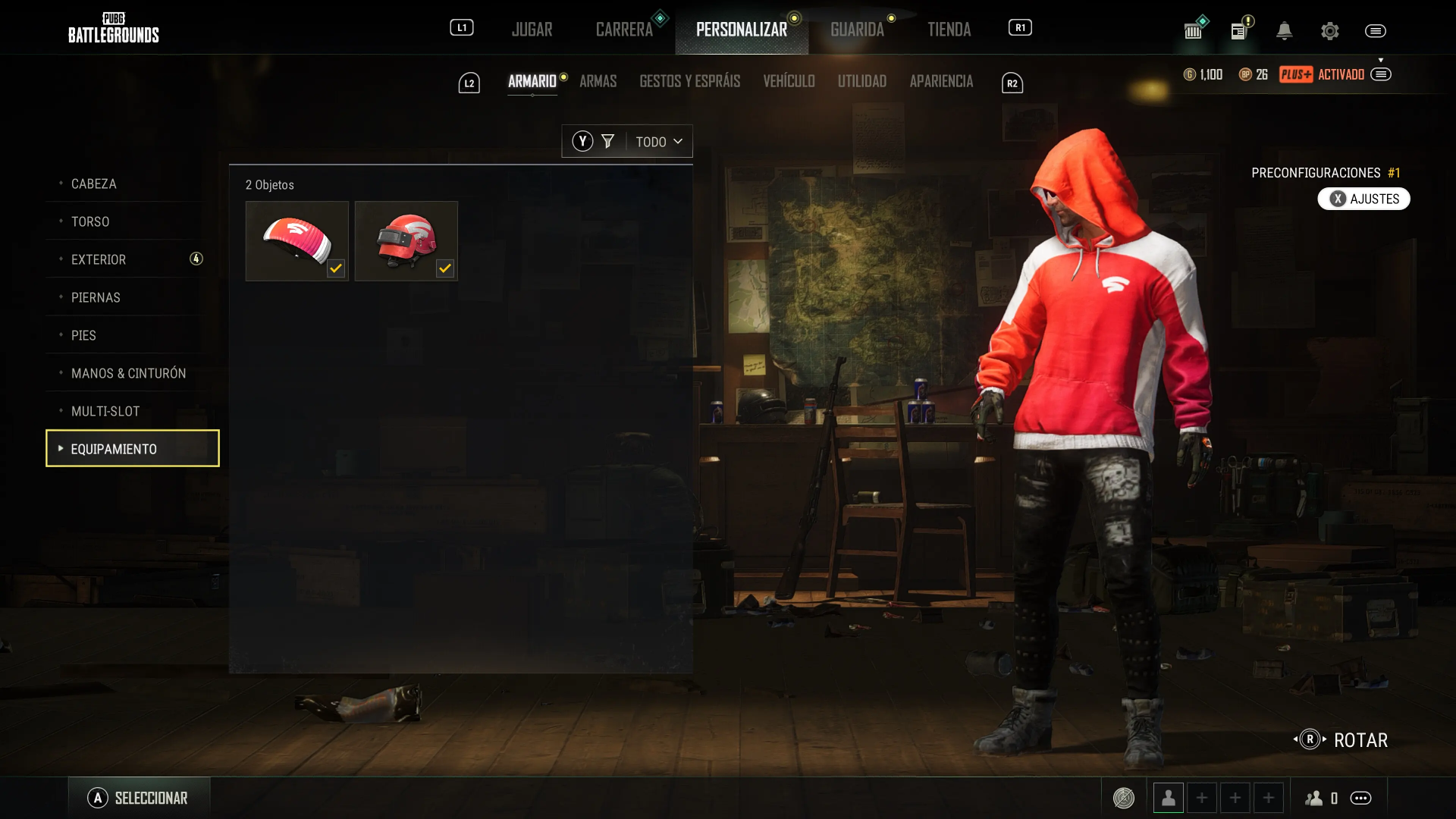Open the JUGAR main tab
Viewport: 1456px width, 819px height.
pyautogui.click(x=532, y=30)
